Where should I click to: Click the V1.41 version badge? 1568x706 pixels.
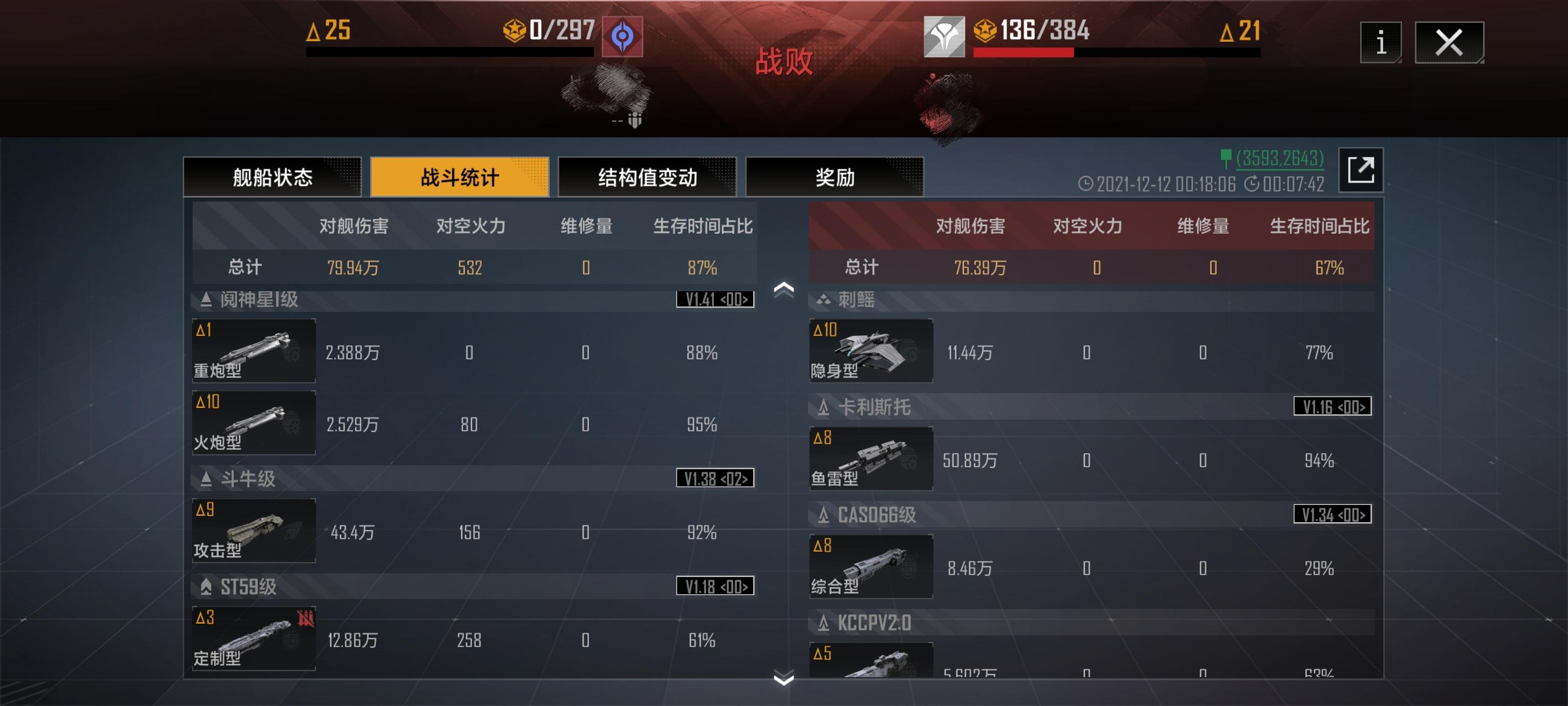(x=713, y=299)
